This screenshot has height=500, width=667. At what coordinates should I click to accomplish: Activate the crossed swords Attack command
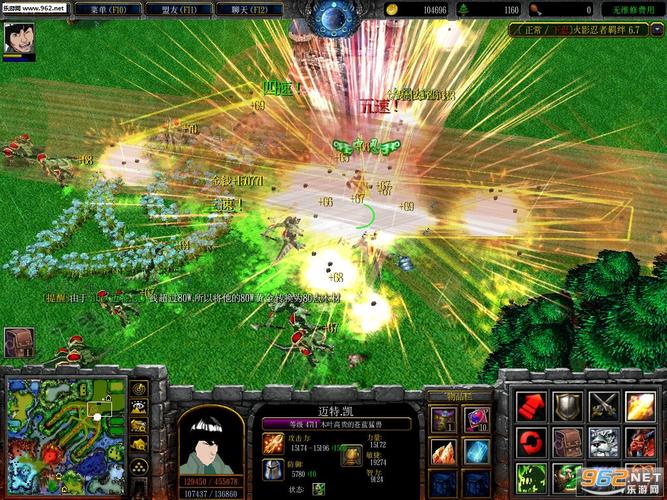coord(603,405)
